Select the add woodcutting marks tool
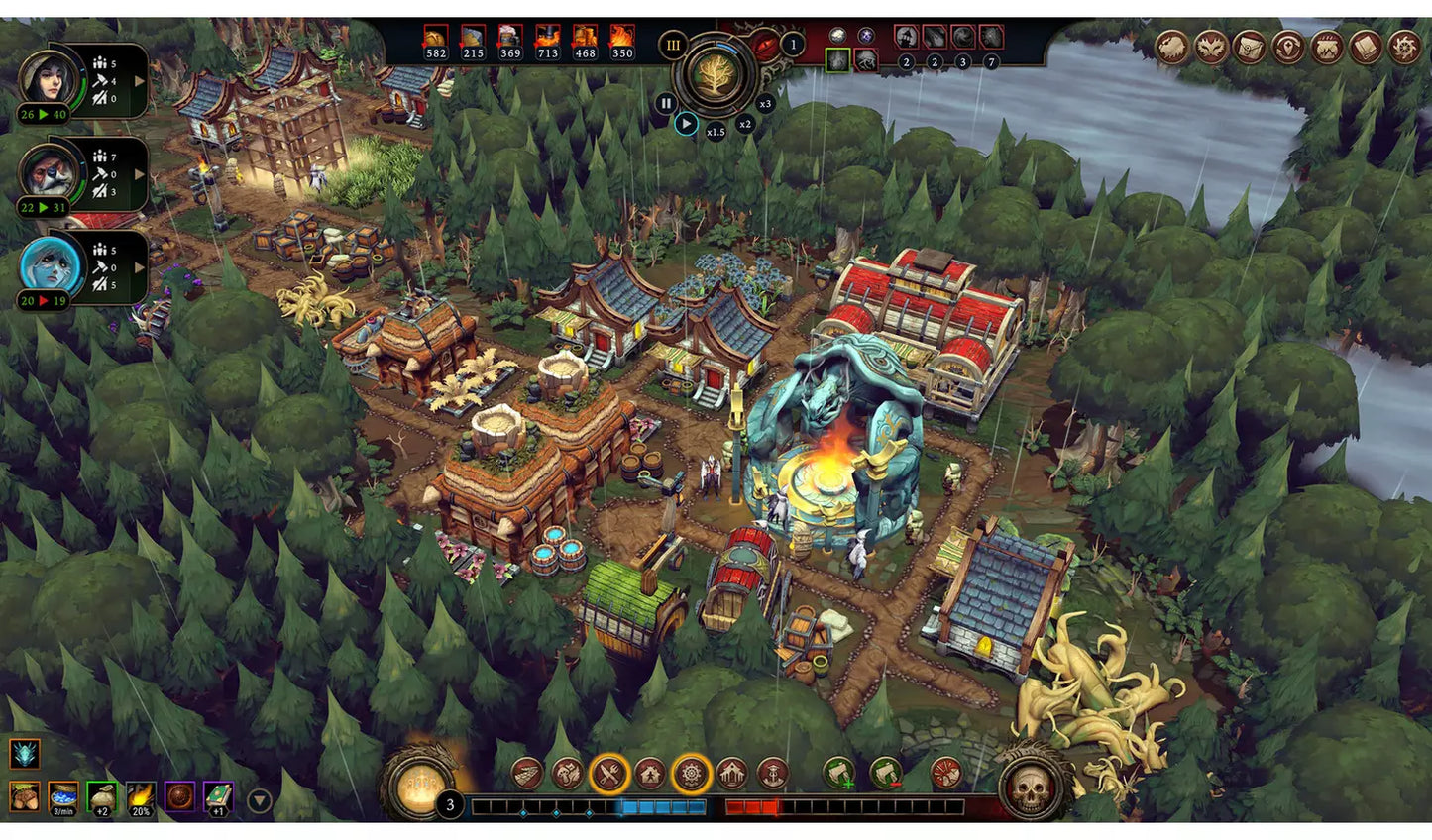The height and width of the screenshot is (840, 1432). [838, 774]
